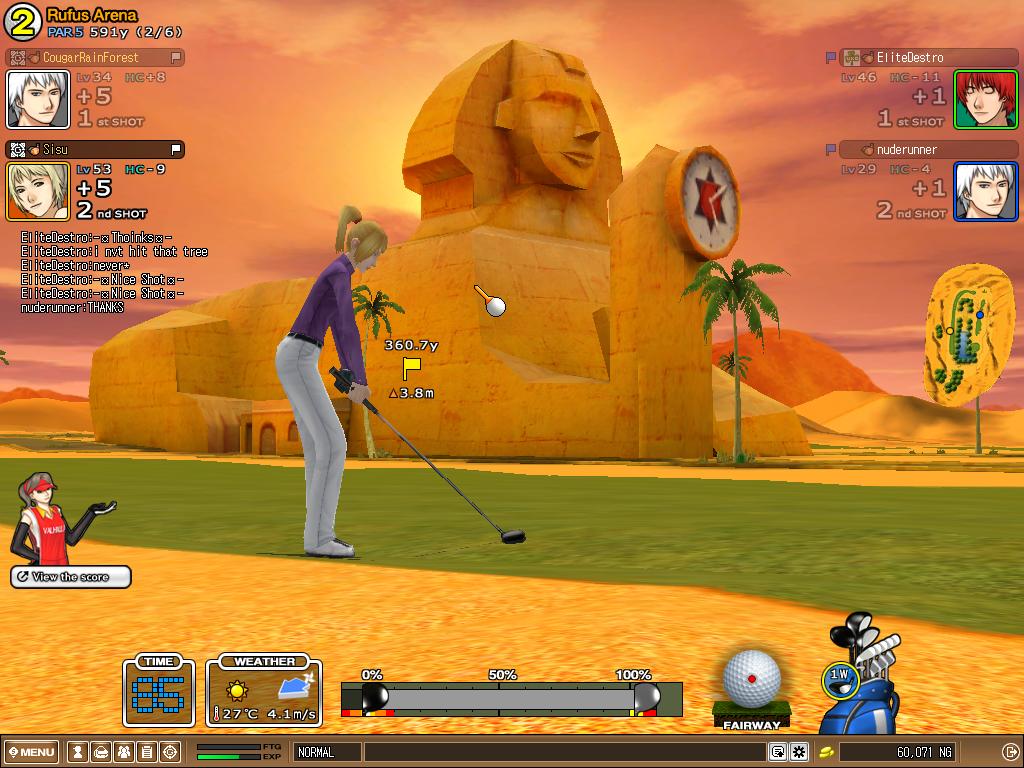Toggle the chat window expand icon
The width and height of the screenshot is (1024, 768).
[778, 752]
